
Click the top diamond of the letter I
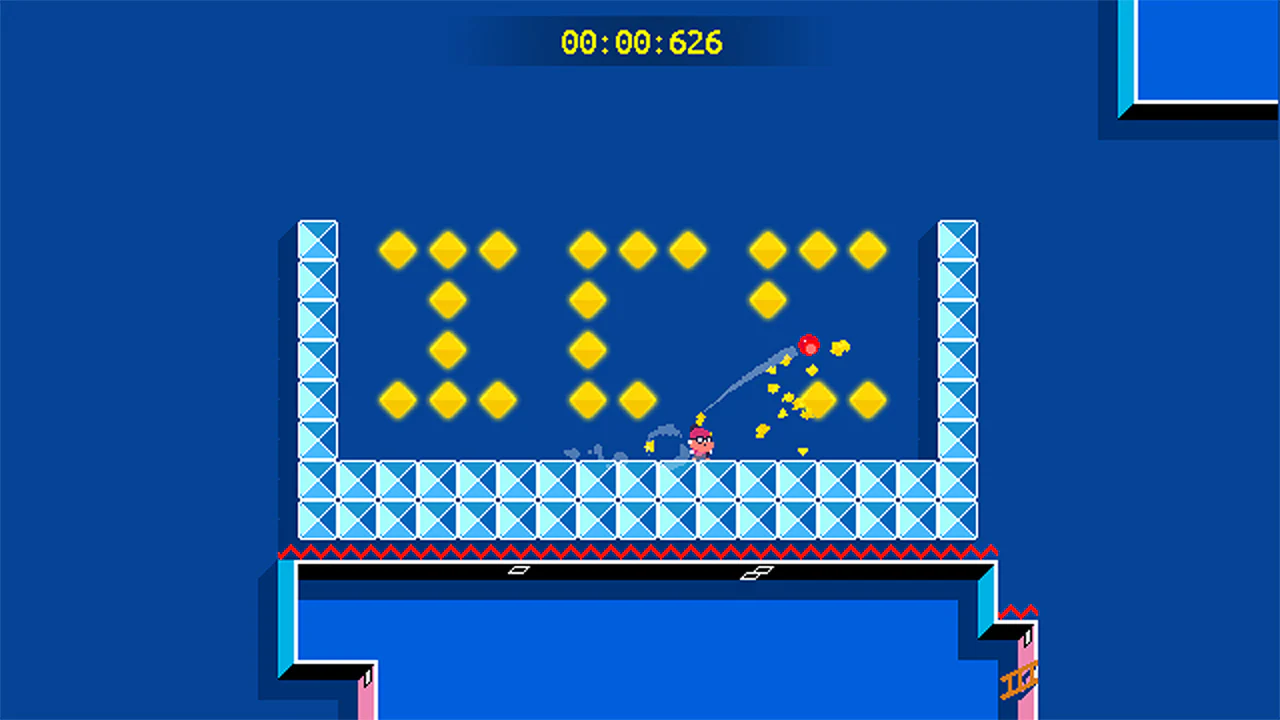[x=447, y=249]
